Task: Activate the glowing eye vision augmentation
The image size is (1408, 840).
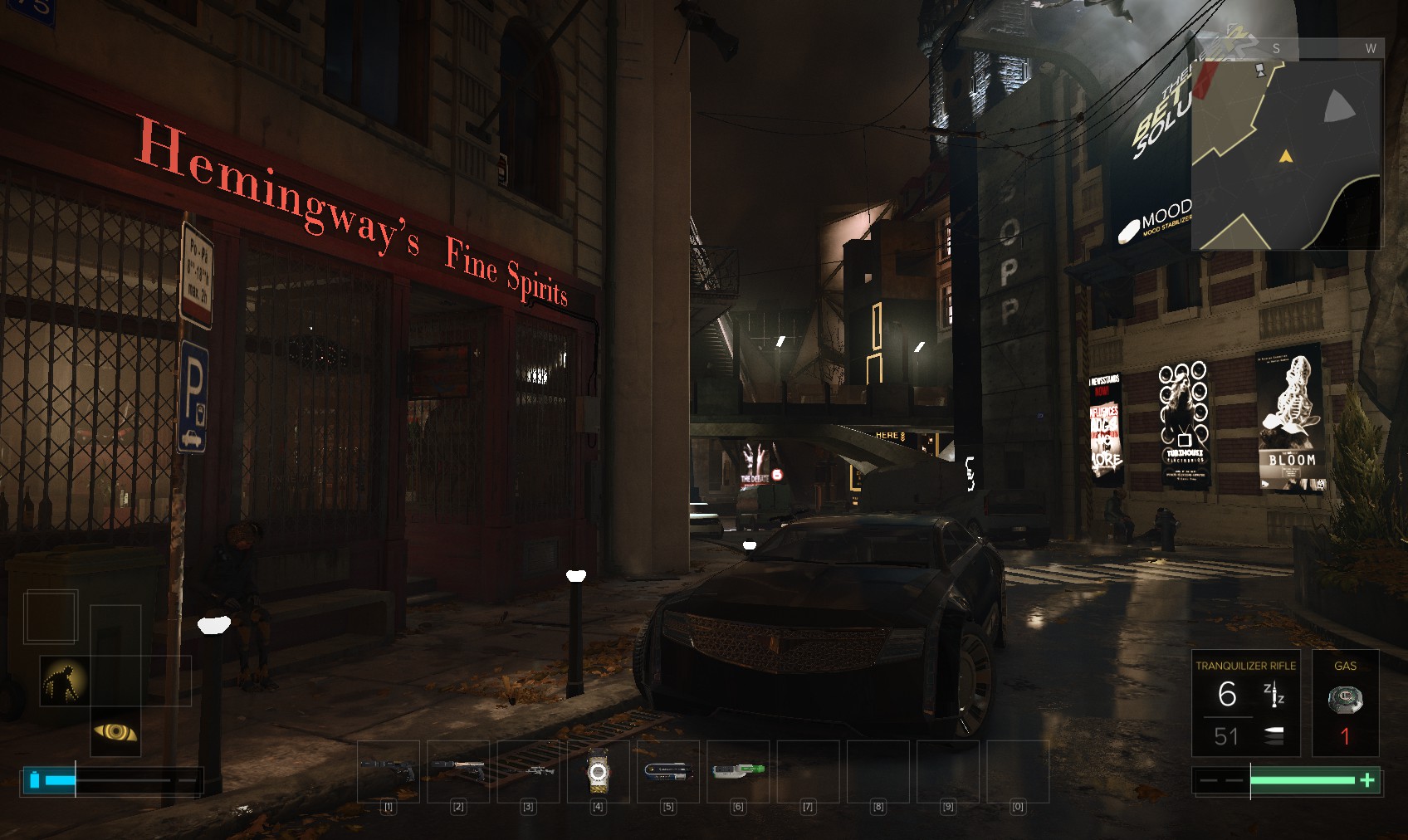Action: pos(115,731)
